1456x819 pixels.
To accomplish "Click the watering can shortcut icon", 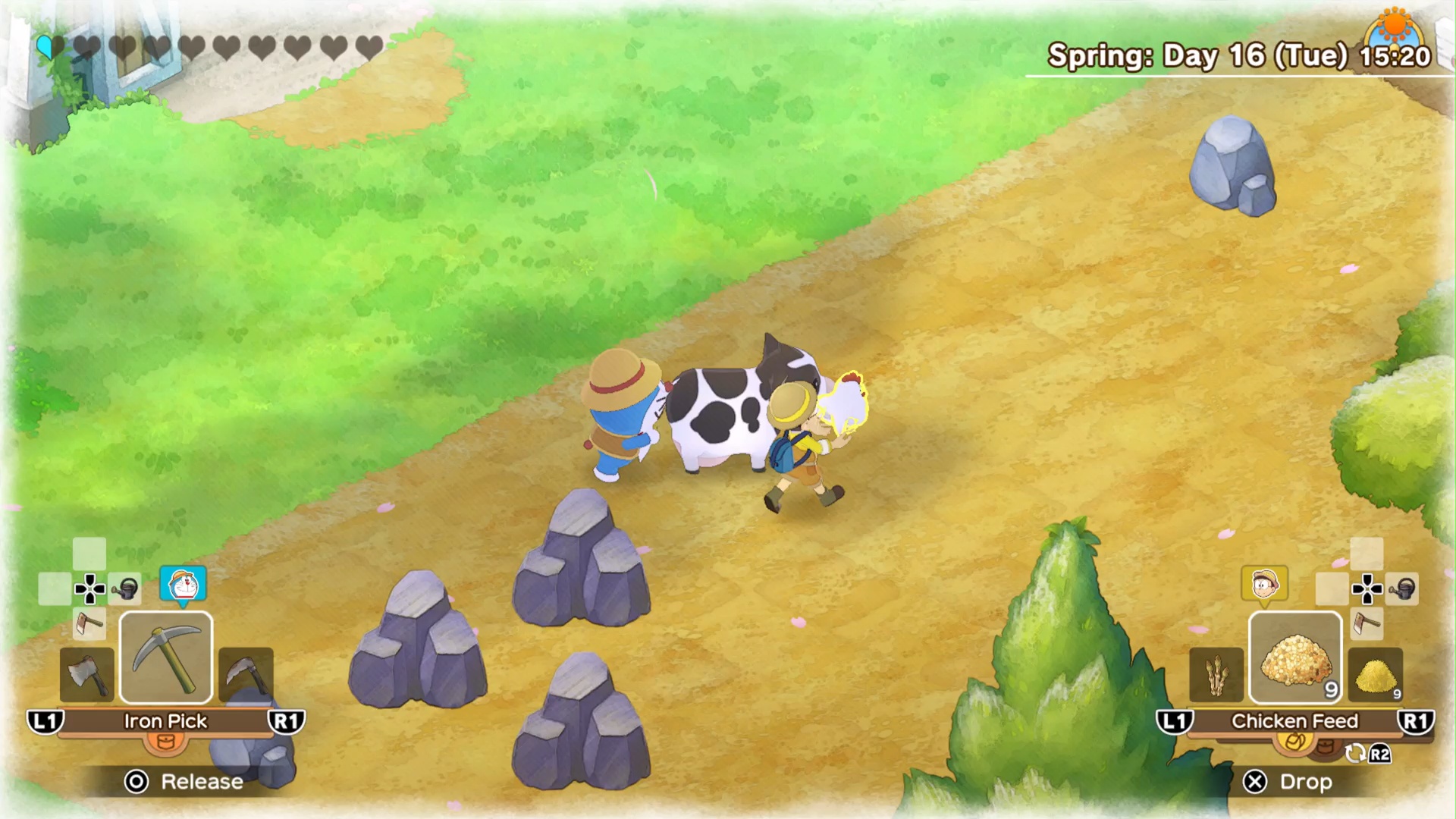I will click(126, 588).
